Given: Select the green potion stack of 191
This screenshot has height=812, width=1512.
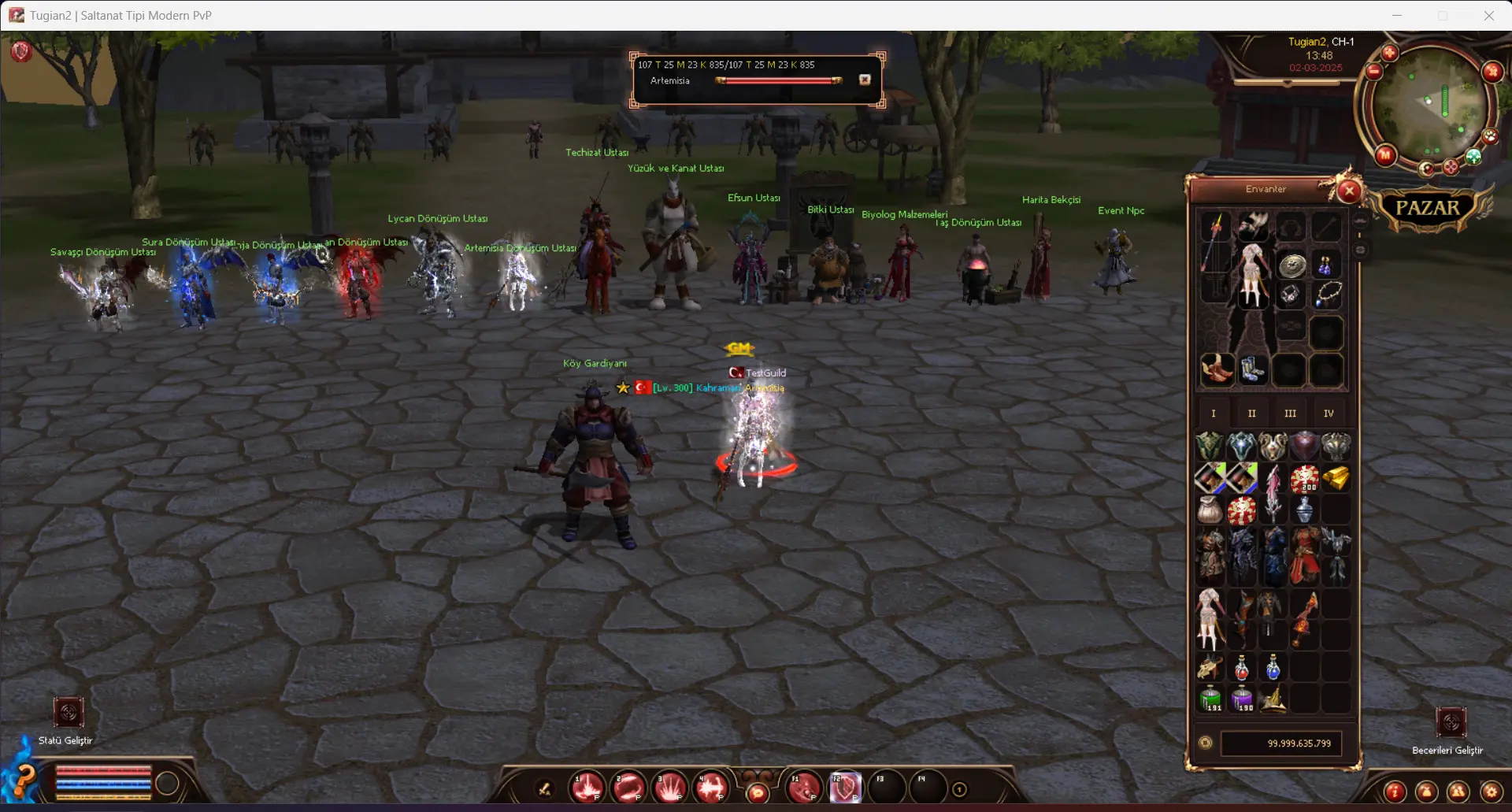Looking at the screenshot, I should click(1210, 699).
